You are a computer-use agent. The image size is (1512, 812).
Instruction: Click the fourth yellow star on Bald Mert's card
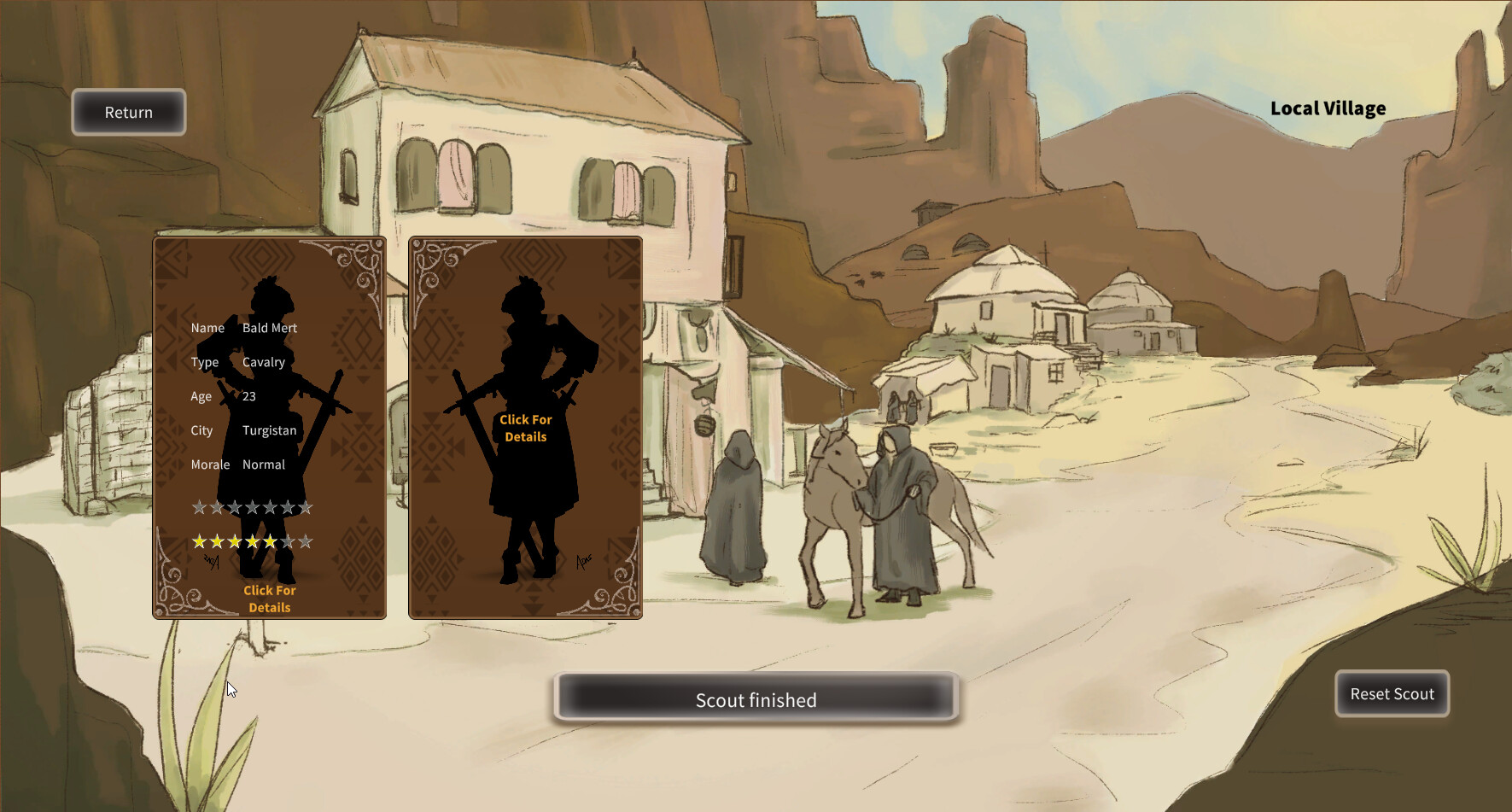click(x=253, y=540)
